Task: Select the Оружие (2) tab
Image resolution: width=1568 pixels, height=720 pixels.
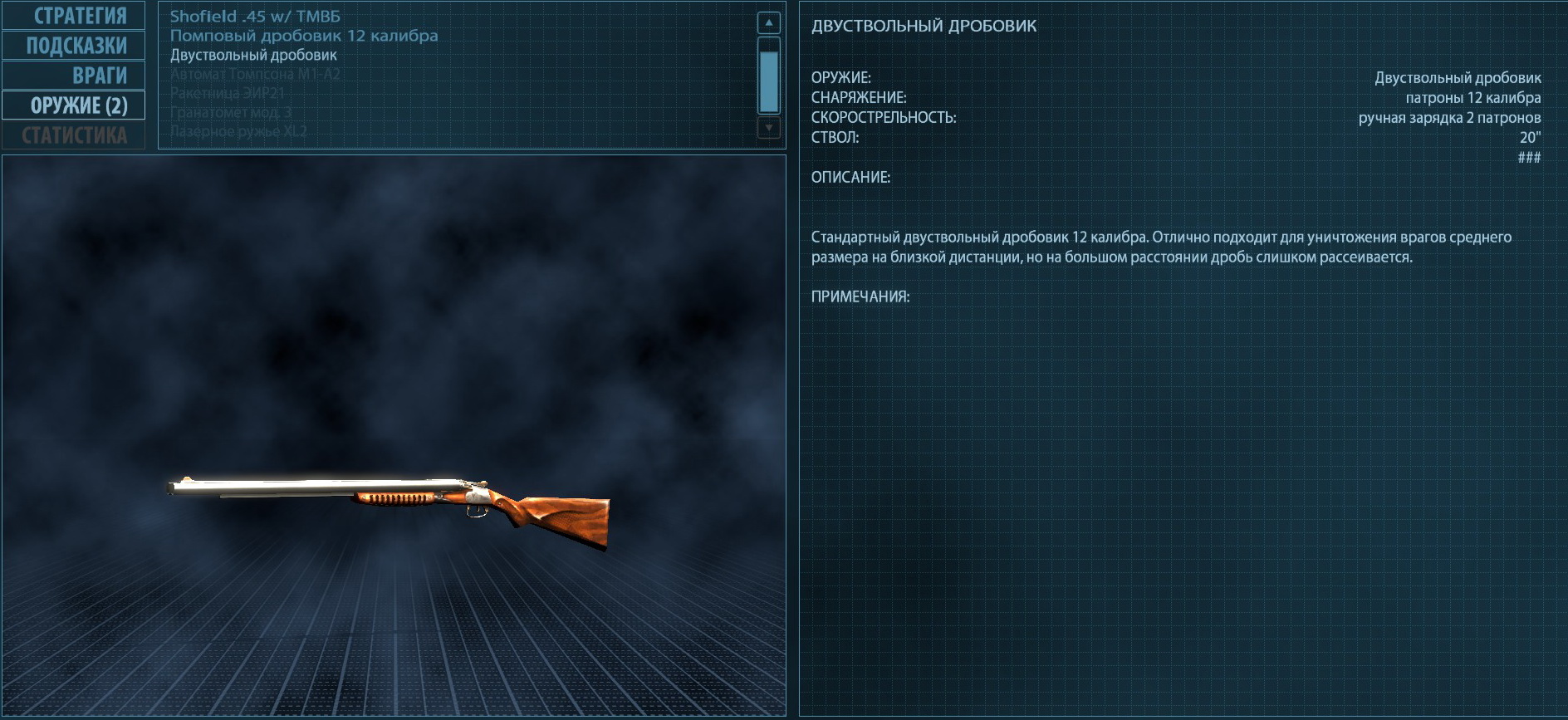Action: pyautogui.click(x=74, y=105)
